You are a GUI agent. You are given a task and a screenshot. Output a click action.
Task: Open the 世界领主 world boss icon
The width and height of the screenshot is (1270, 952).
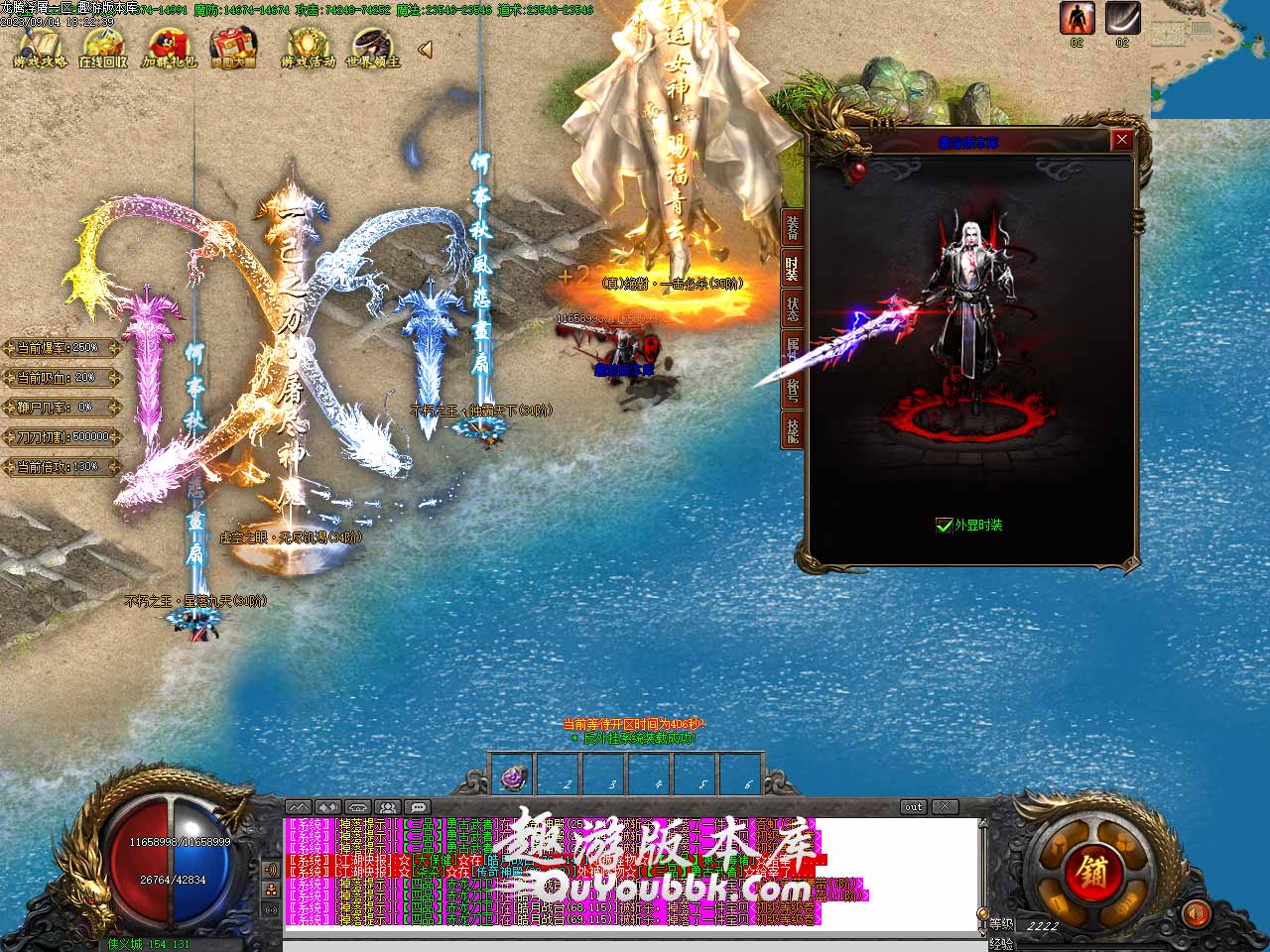tap(373, 47)
